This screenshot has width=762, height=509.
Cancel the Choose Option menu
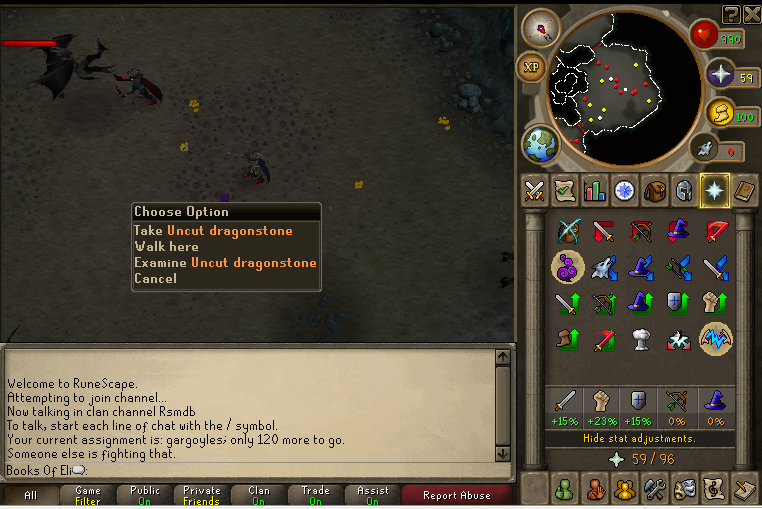click(155, 279)
